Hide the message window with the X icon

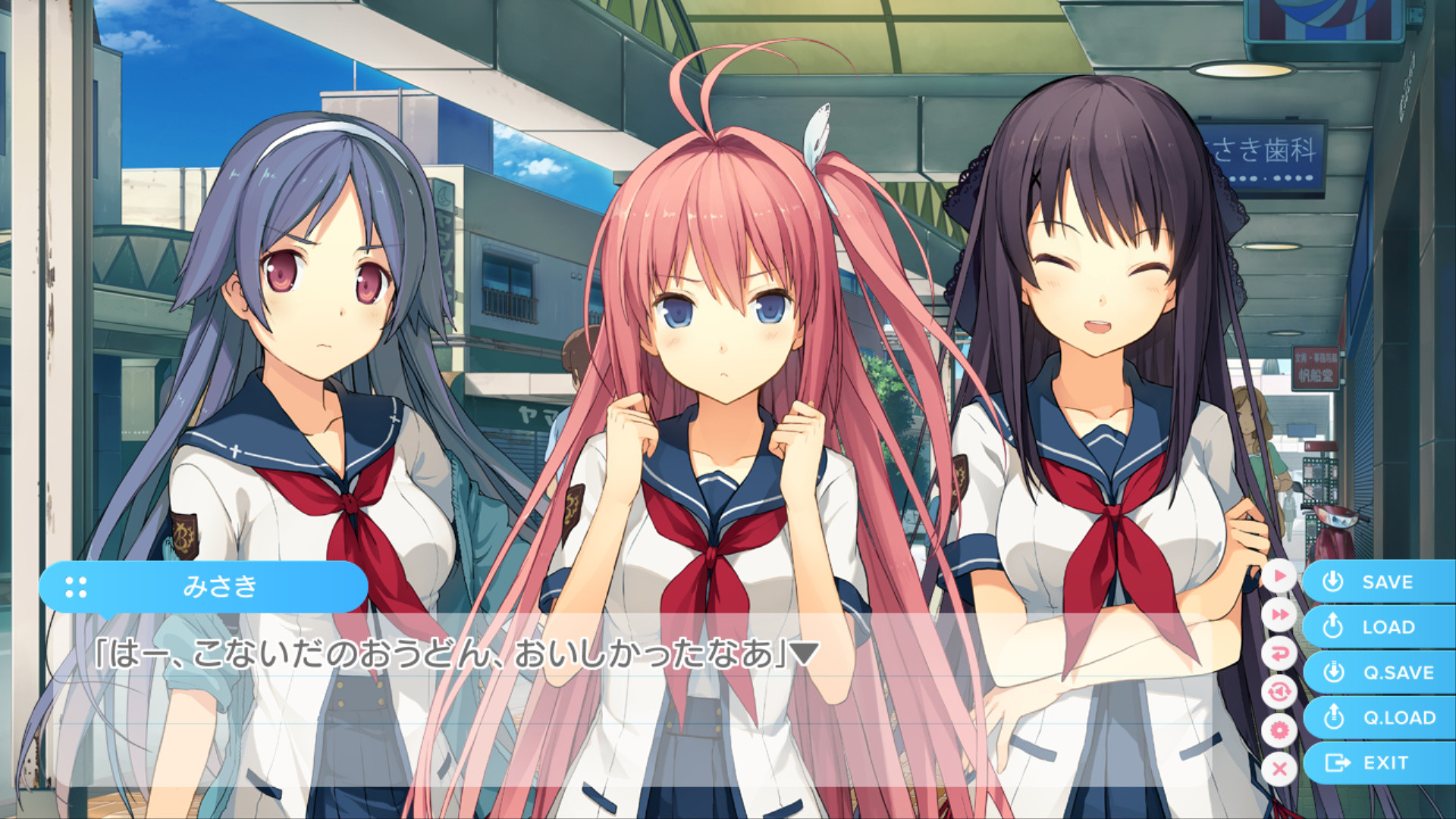click(1279, 769)
